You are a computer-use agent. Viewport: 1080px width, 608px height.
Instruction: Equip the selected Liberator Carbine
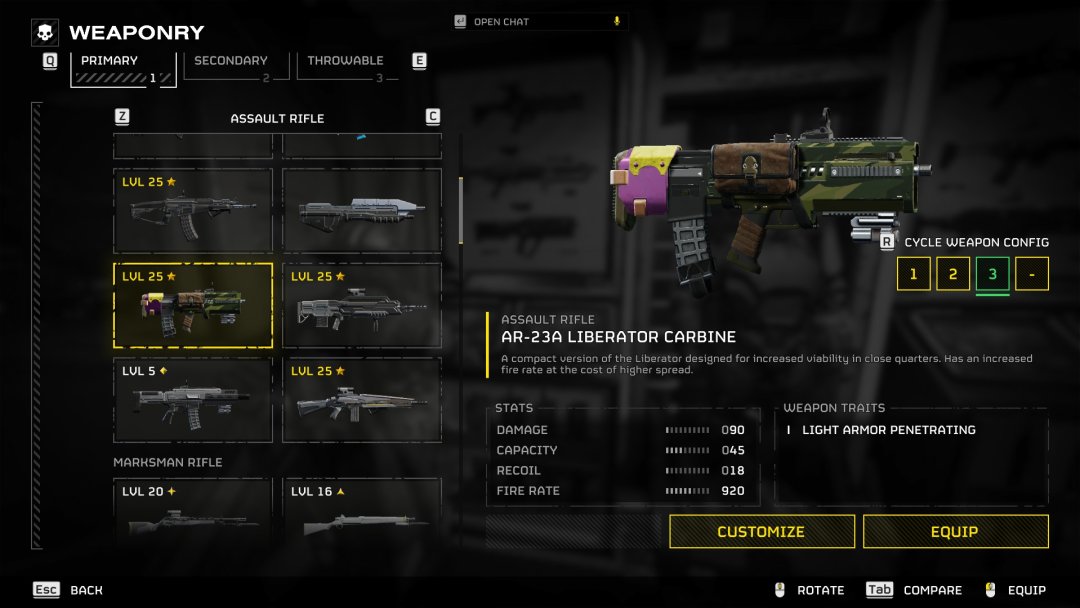(955, 532)
